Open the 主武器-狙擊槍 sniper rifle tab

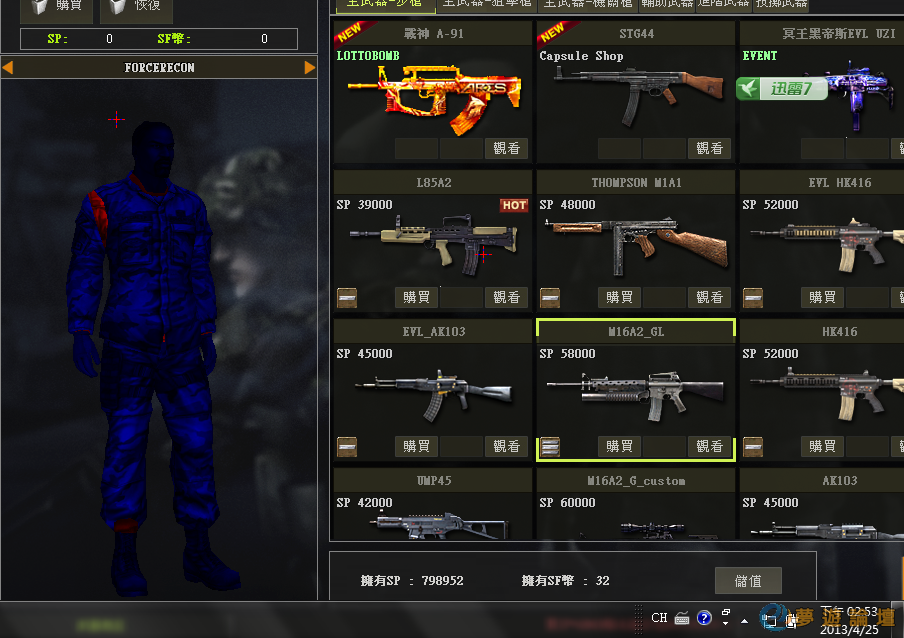tap(485, 4)
